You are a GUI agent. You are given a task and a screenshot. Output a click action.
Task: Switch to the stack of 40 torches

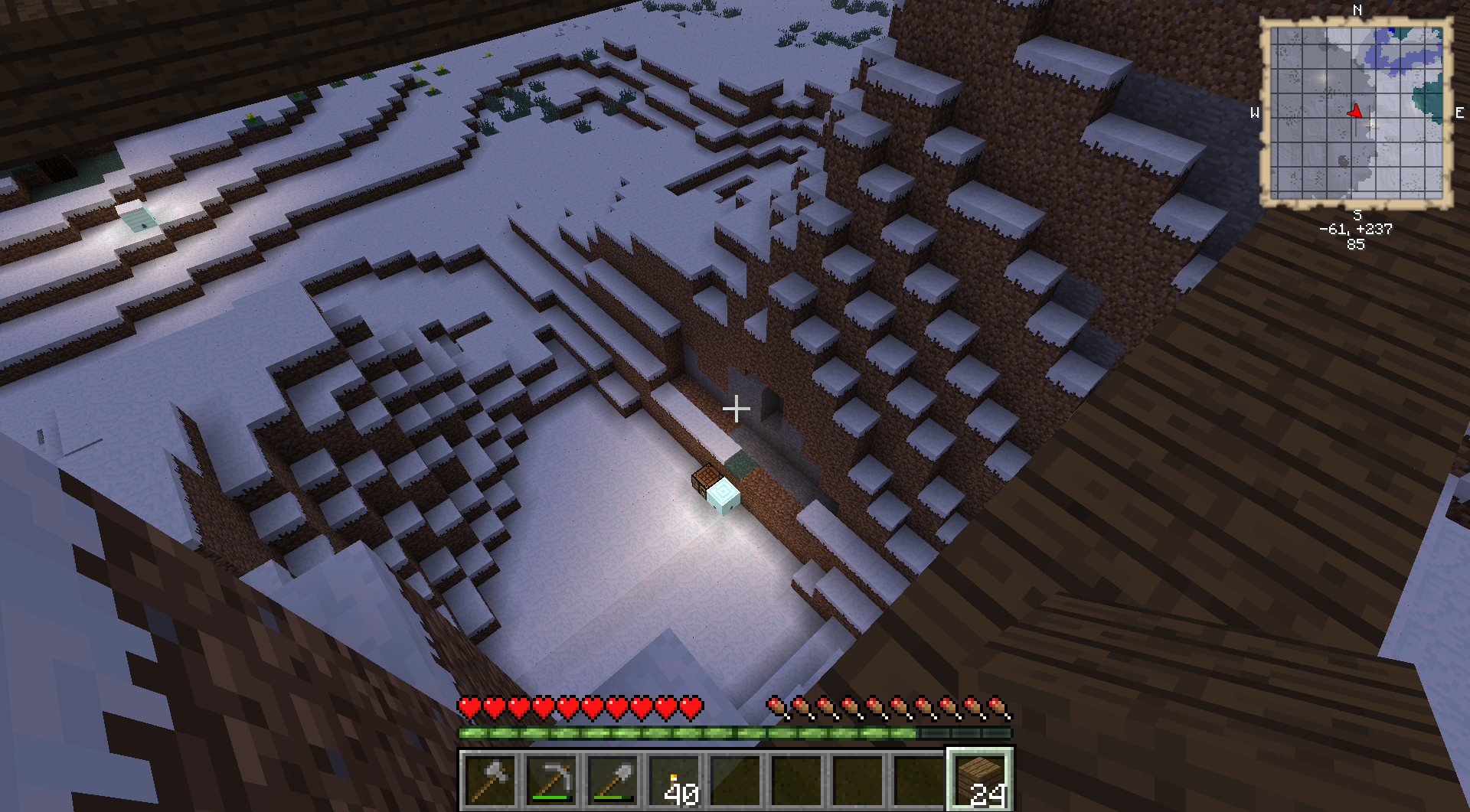[x=674, y=780]
